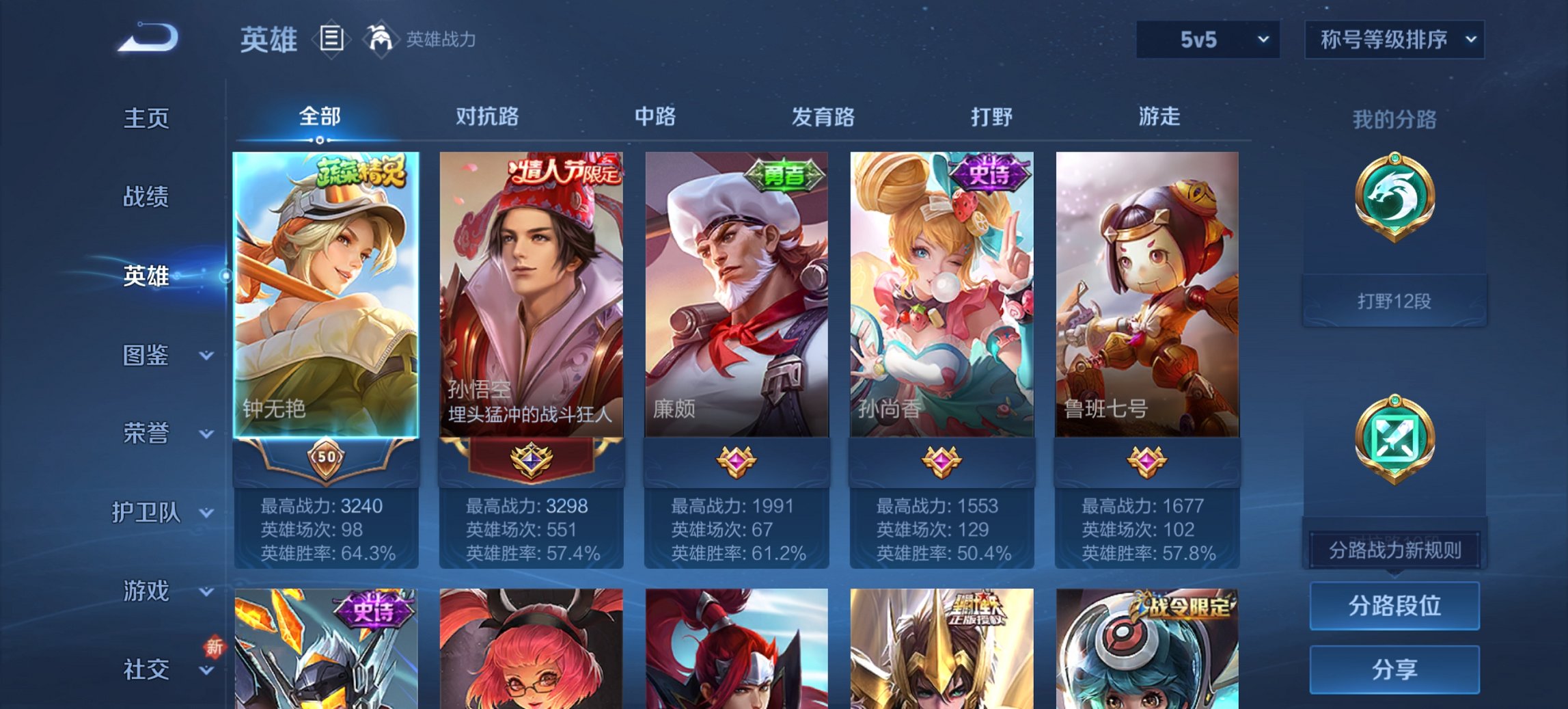This screenshot has width=1568, height=709.
Task: Switch to the 中路 tab
Action: (x=652, y=117)
